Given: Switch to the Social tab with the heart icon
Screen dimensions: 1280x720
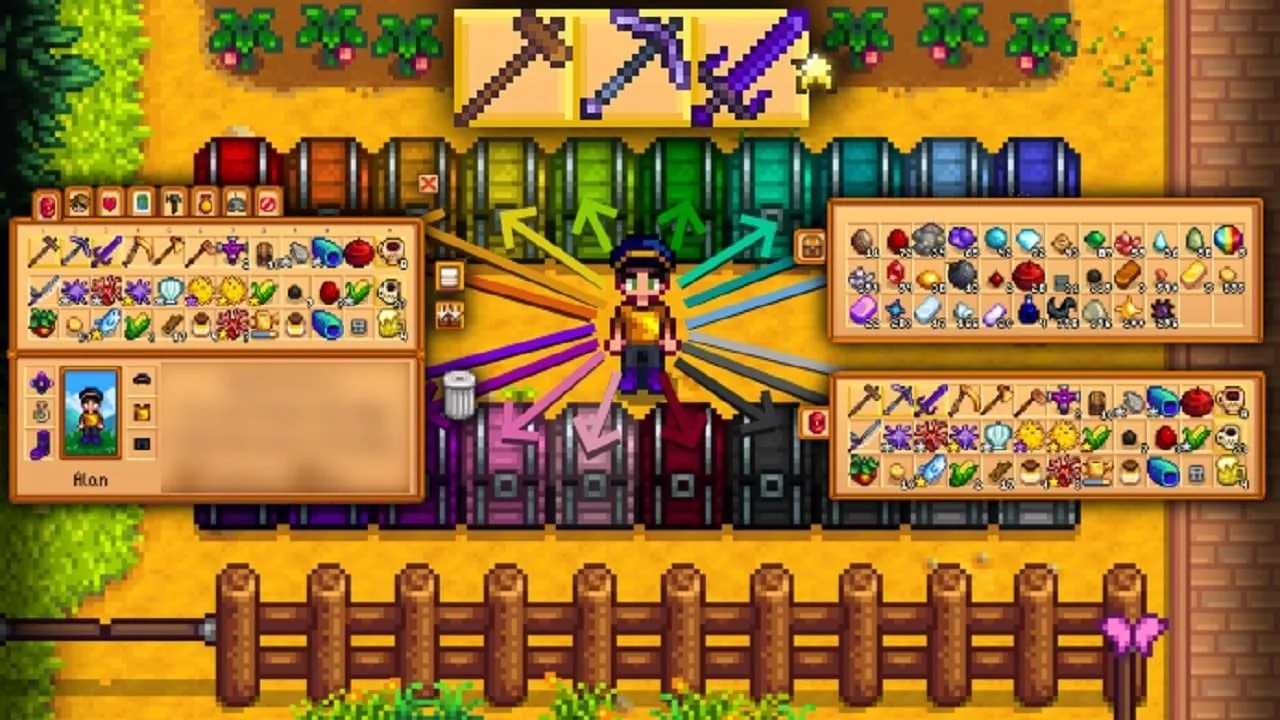Looking at the screenshot, I should (x=110, y=202).
